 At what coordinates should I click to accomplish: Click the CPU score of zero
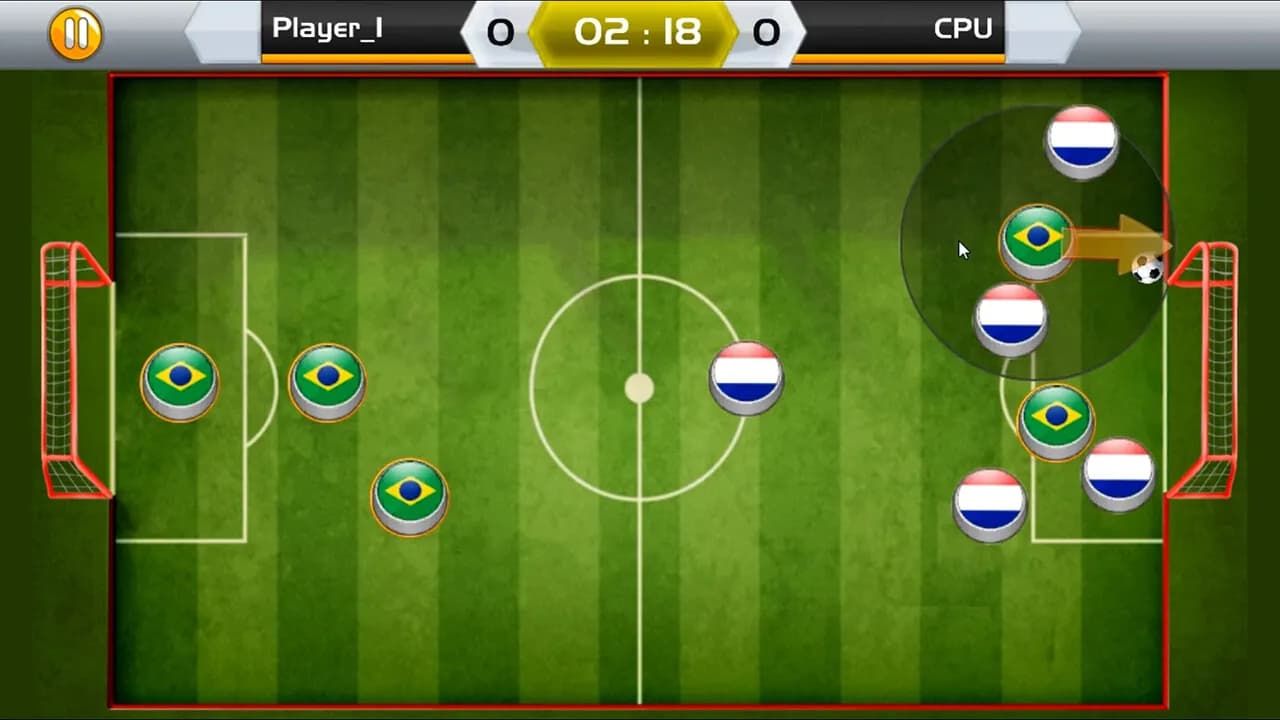[x=767, y=31]
